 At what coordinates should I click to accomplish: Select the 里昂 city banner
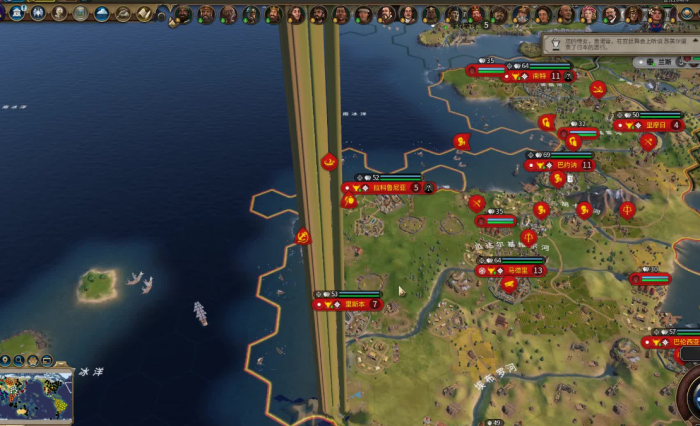point(655,126)
